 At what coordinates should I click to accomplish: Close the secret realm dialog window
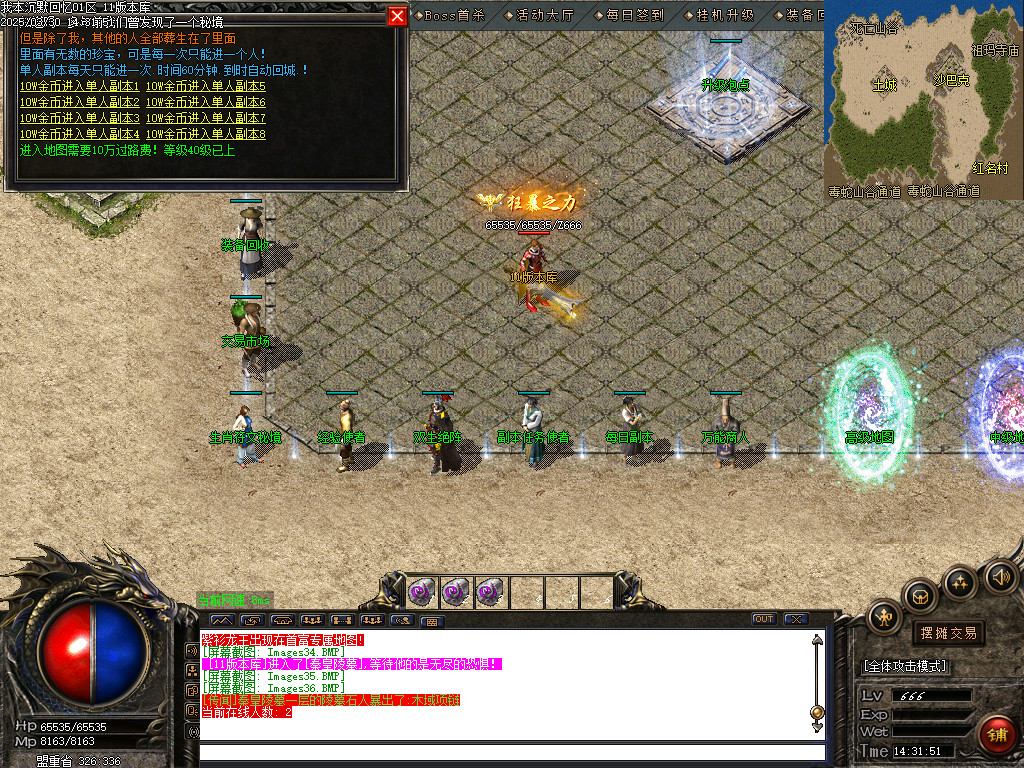397,16
